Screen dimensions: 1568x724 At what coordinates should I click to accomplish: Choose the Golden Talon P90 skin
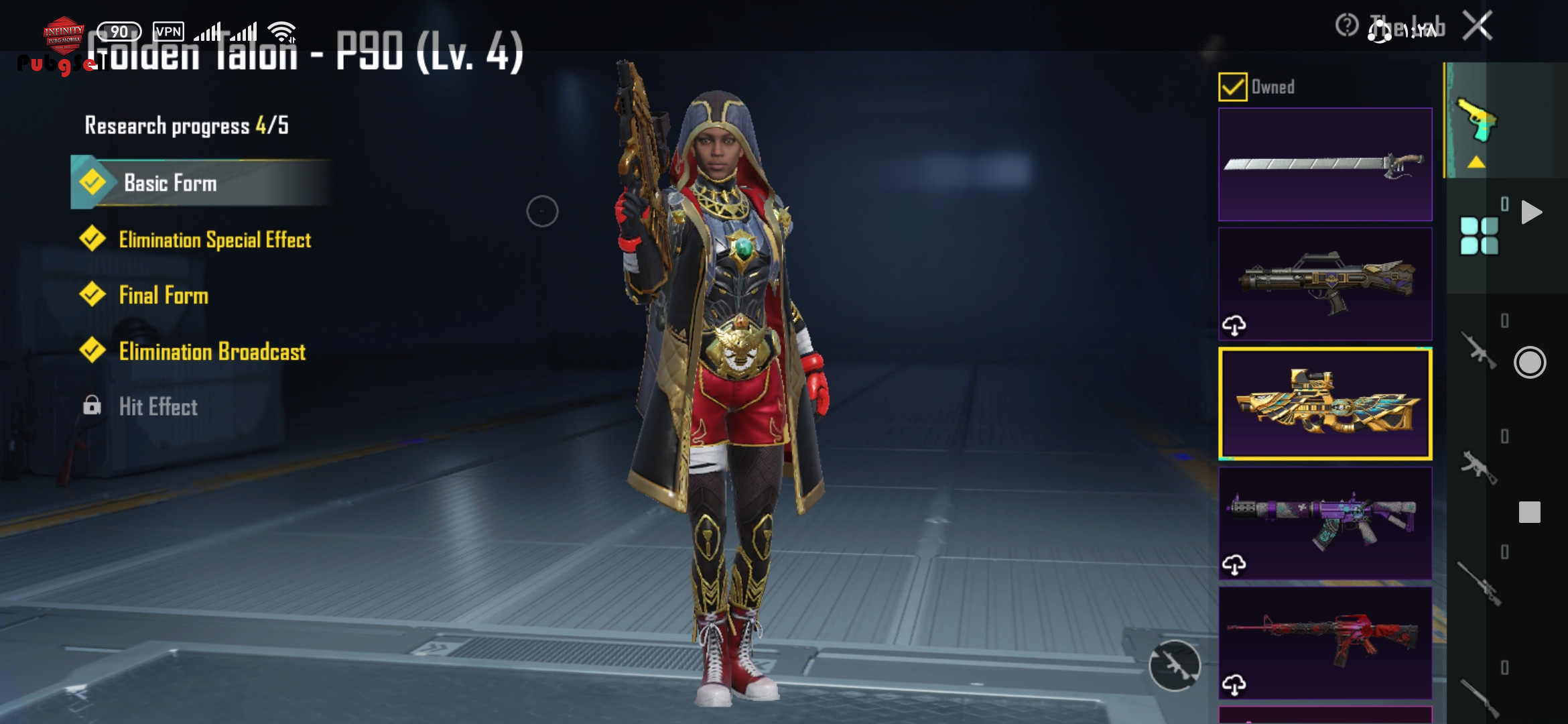click(x=1325, y=404)
